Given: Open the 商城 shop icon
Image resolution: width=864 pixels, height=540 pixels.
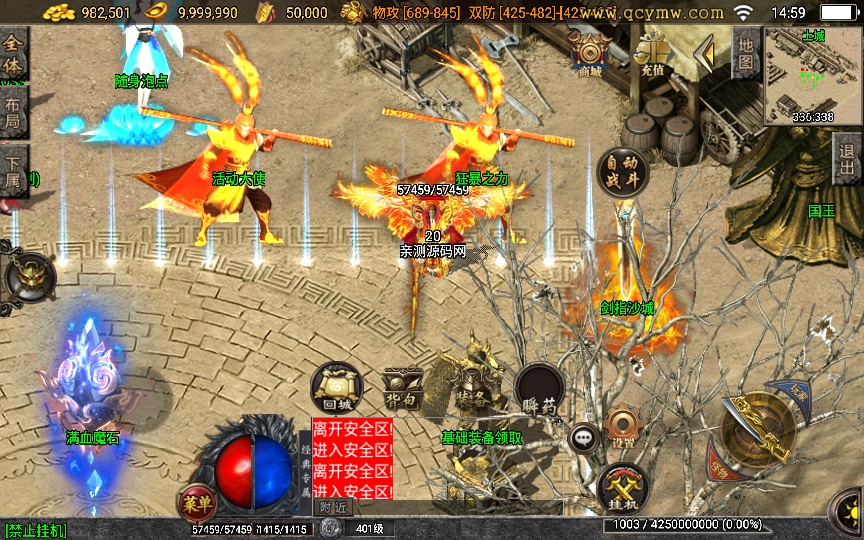Looking at the screenshot, I should pyautogui.click(x=590, y=54).
